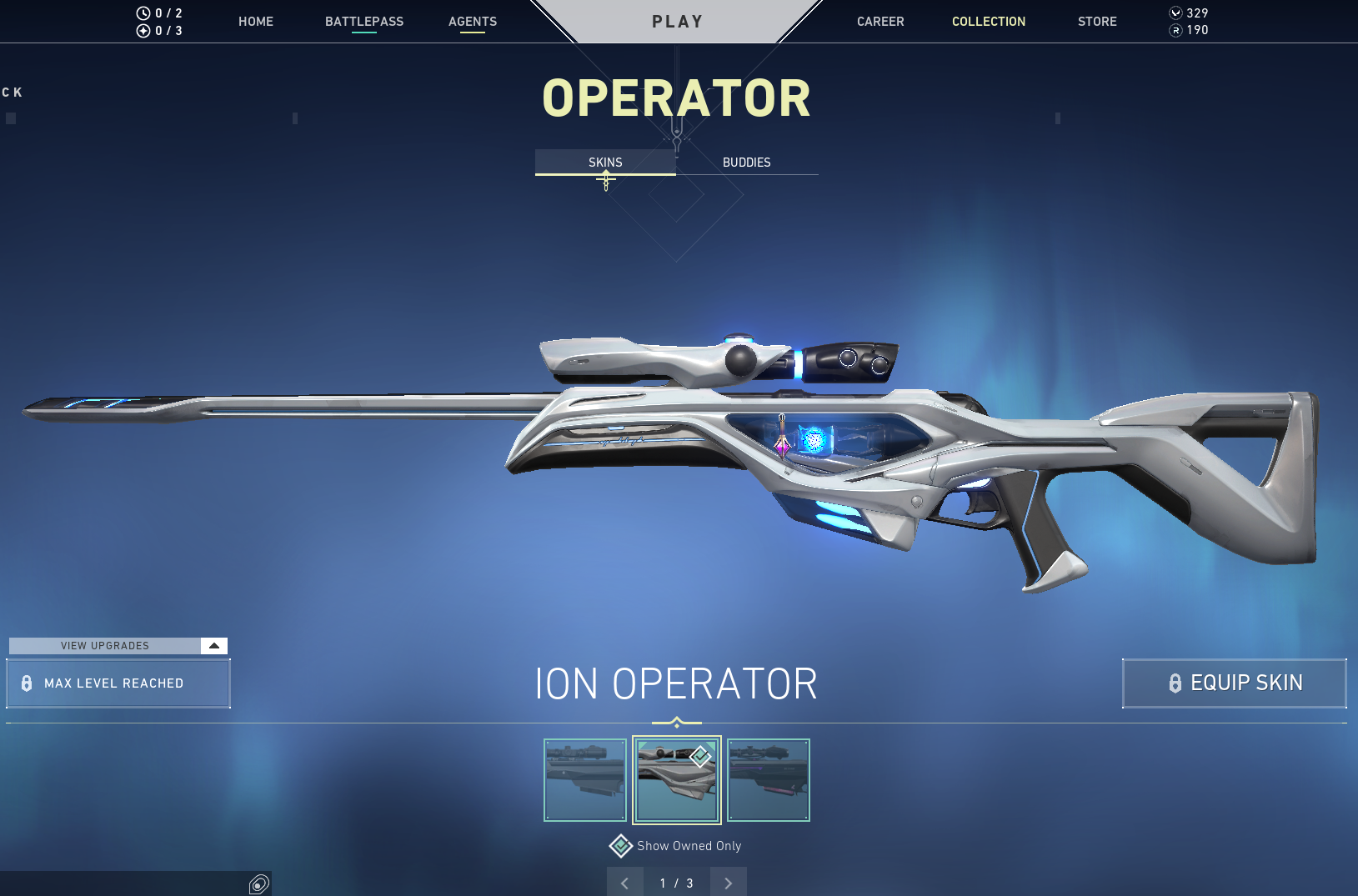Select the first Operator skin thumbnail
1358x896 pixels.
[585, 780]
